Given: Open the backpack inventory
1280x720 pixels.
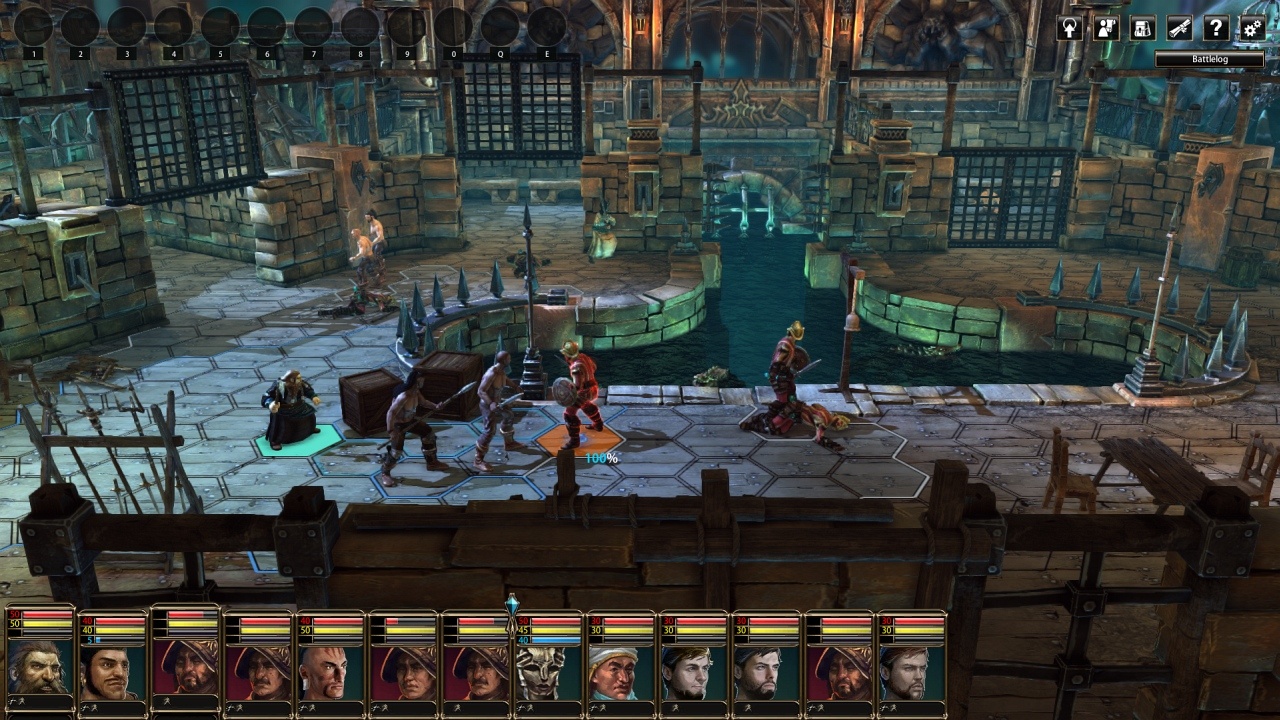Looking at the screenshot, I should (1142, 28).
